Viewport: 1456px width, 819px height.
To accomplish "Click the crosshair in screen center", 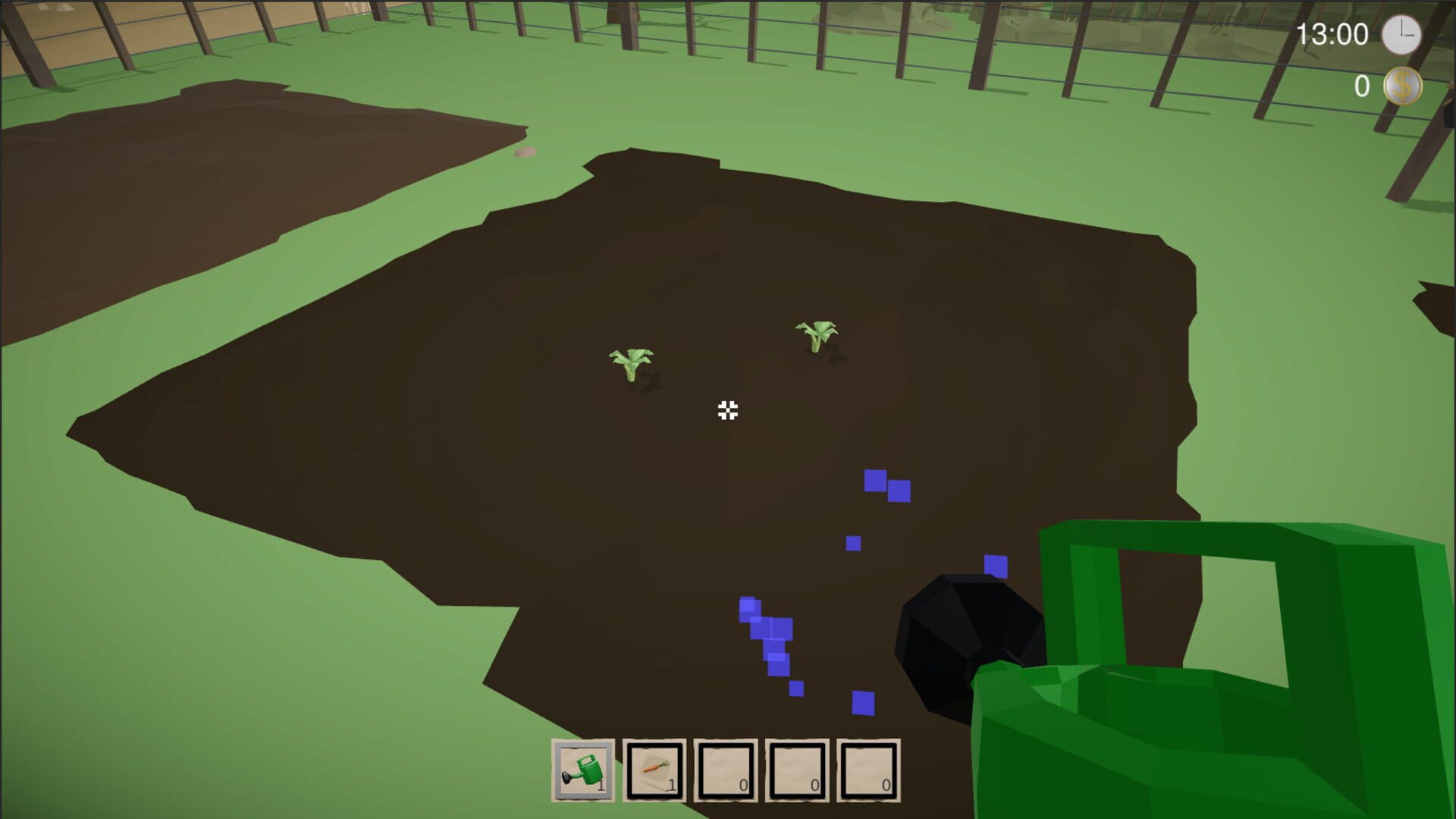I will point(727,412).
